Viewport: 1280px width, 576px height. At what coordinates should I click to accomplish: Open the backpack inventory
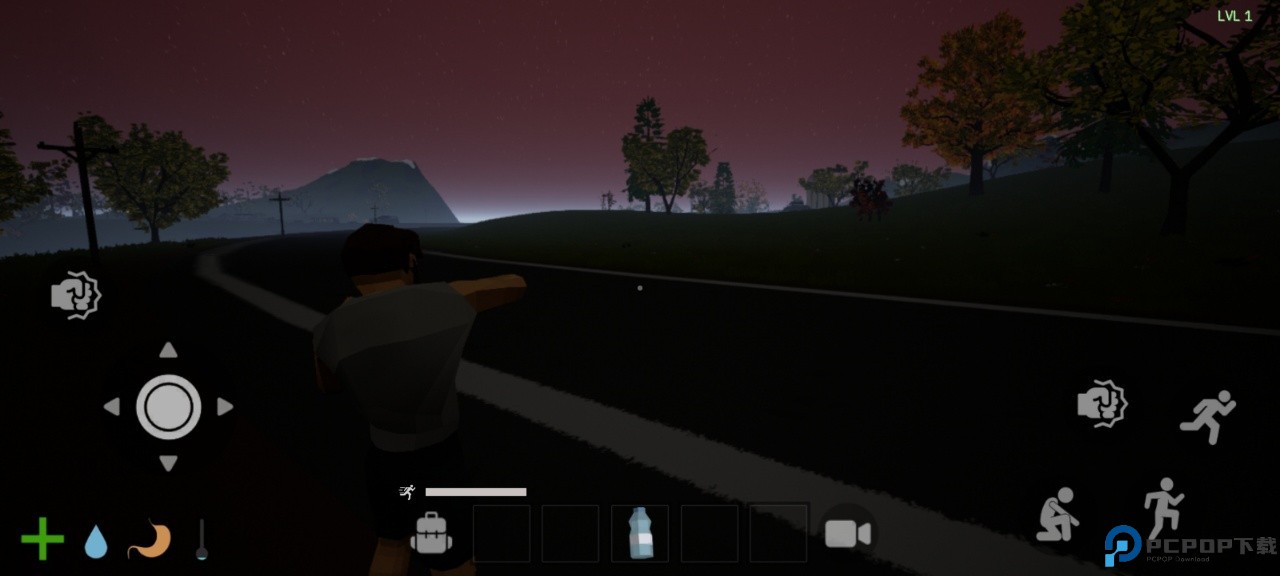point(431,533)
